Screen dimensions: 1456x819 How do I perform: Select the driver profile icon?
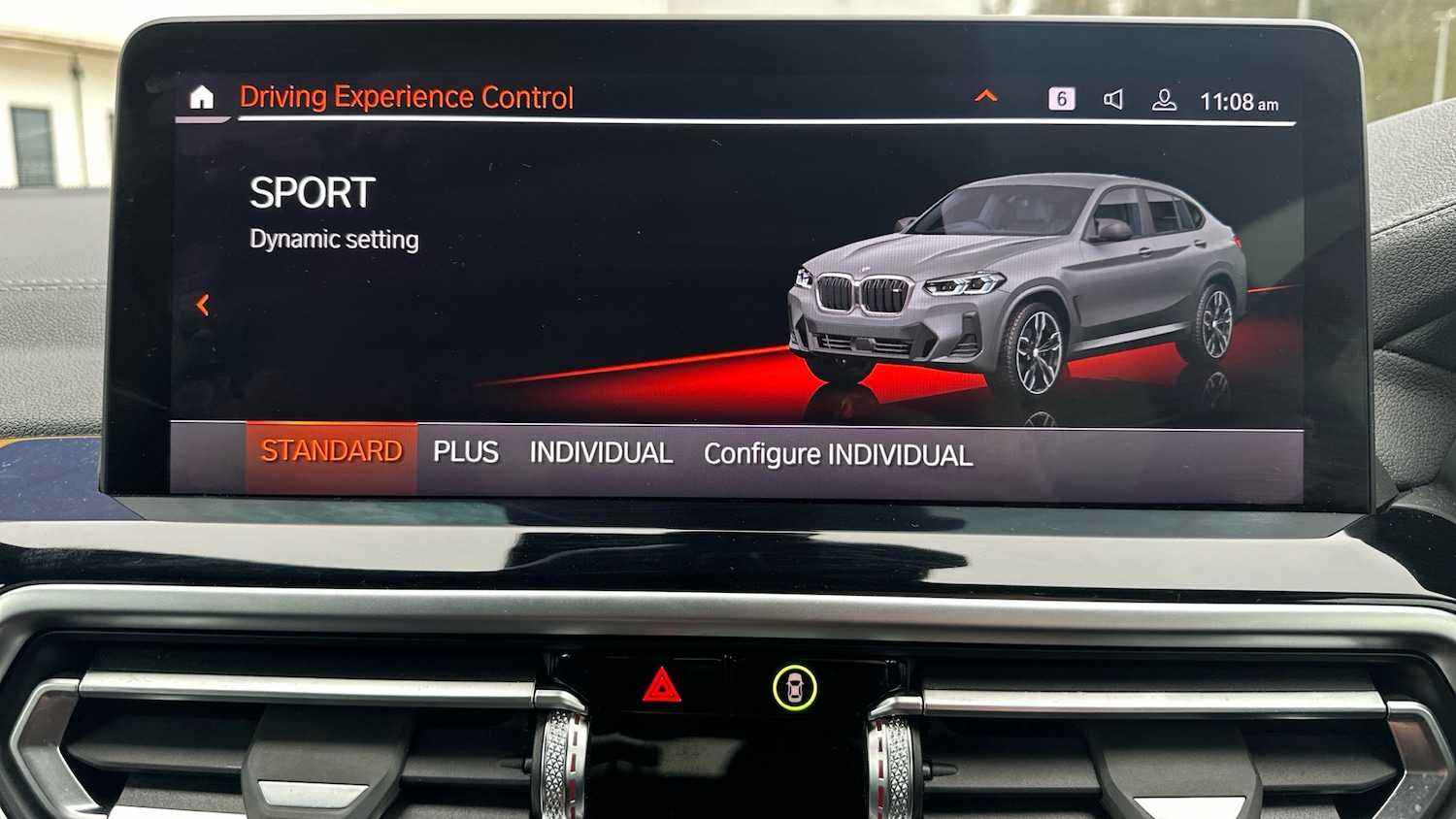pos(1162,97)
